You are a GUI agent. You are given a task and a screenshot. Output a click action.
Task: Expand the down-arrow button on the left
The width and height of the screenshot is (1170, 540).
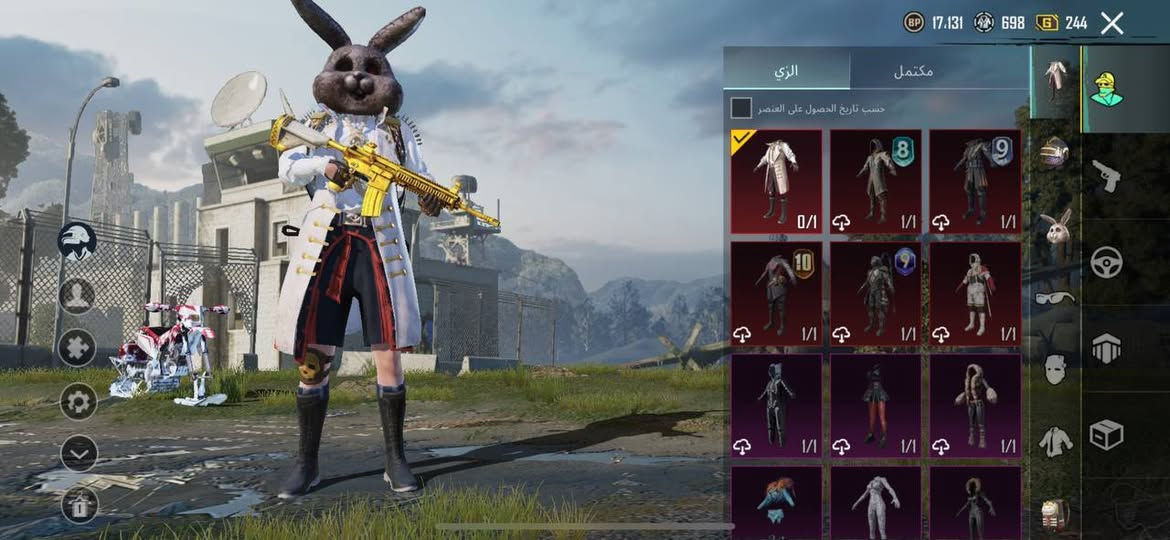point(78,453)
